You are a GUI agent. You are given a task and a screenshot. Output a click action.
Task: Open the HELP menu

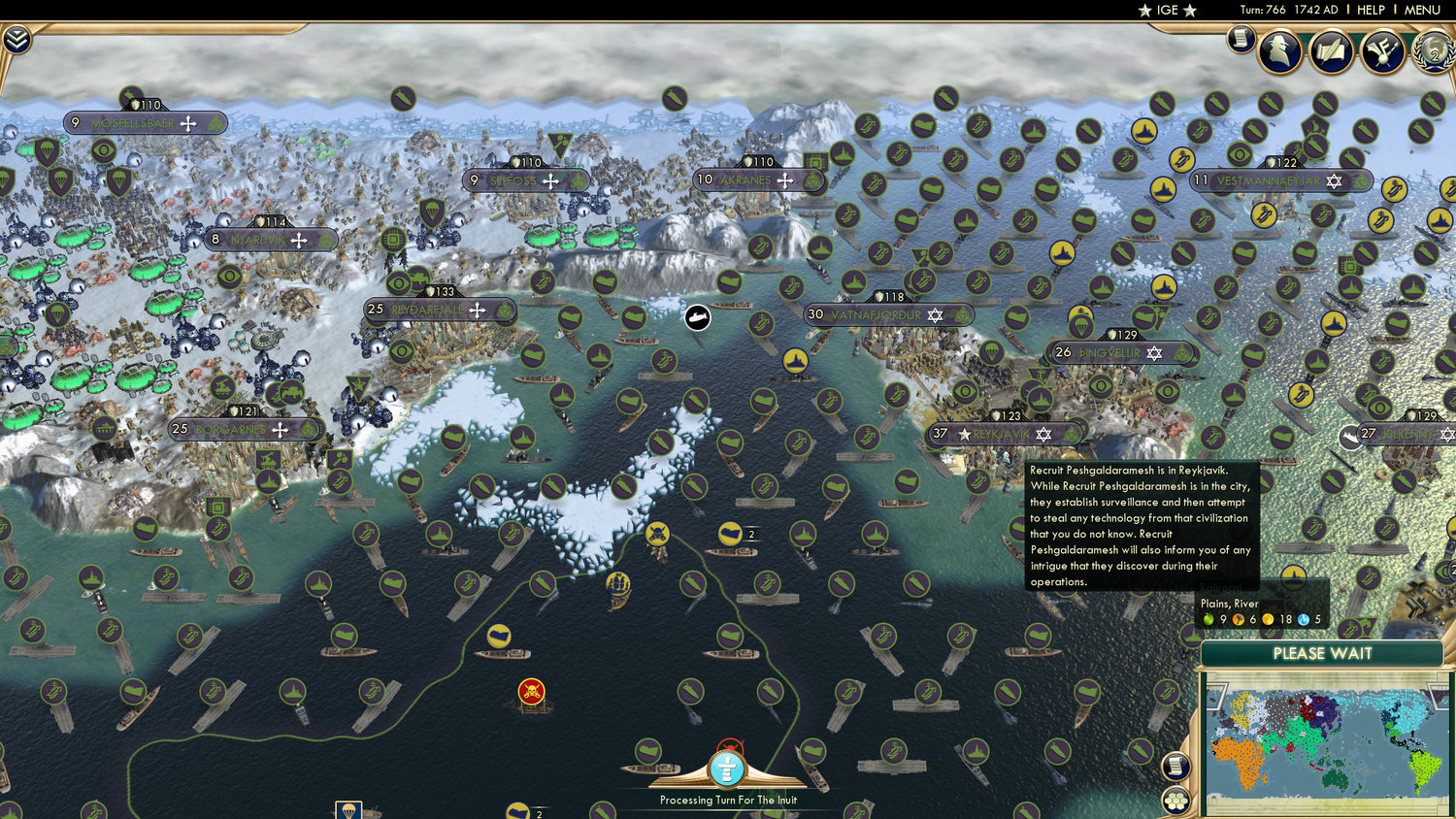1373,10
